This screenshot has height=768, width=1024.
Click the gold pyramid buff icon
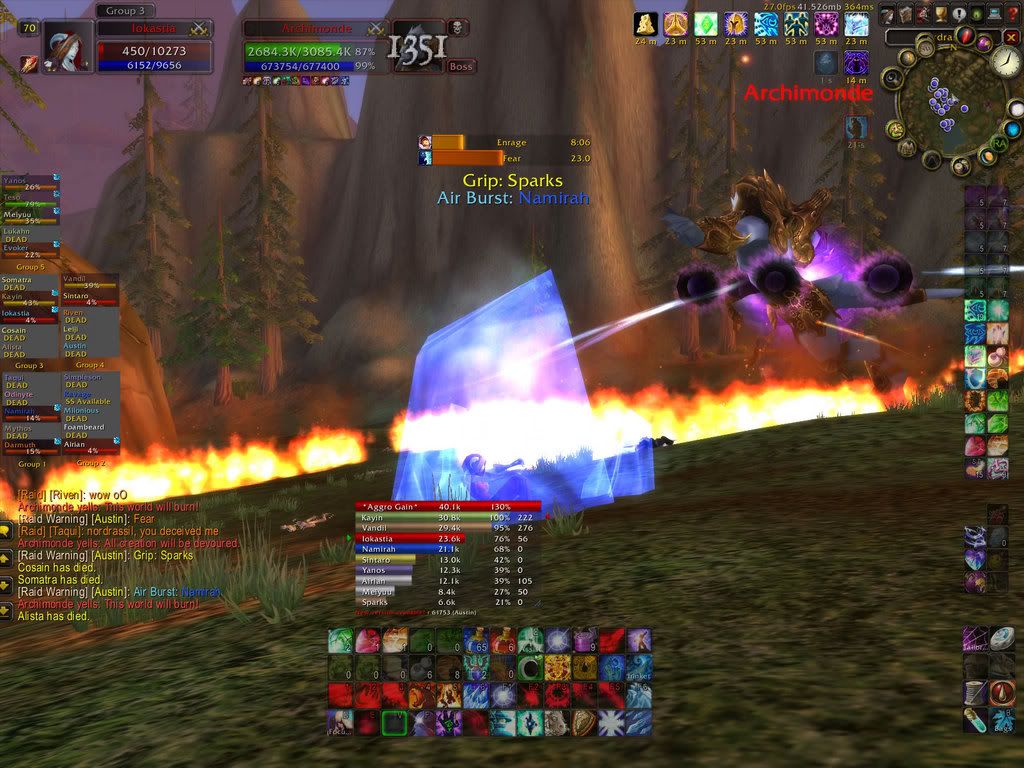coord(646,24)
